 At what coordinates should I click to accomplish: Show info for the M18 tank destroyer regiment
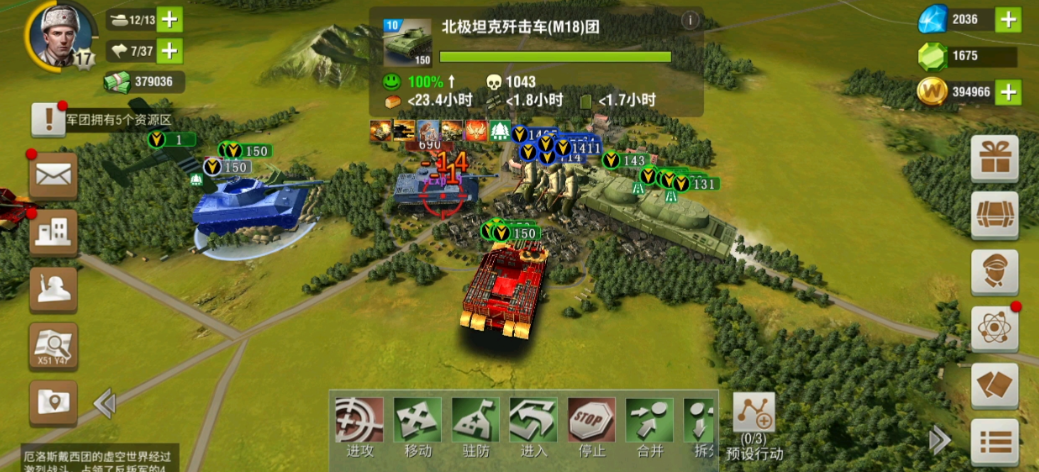[x=689, y=20]
